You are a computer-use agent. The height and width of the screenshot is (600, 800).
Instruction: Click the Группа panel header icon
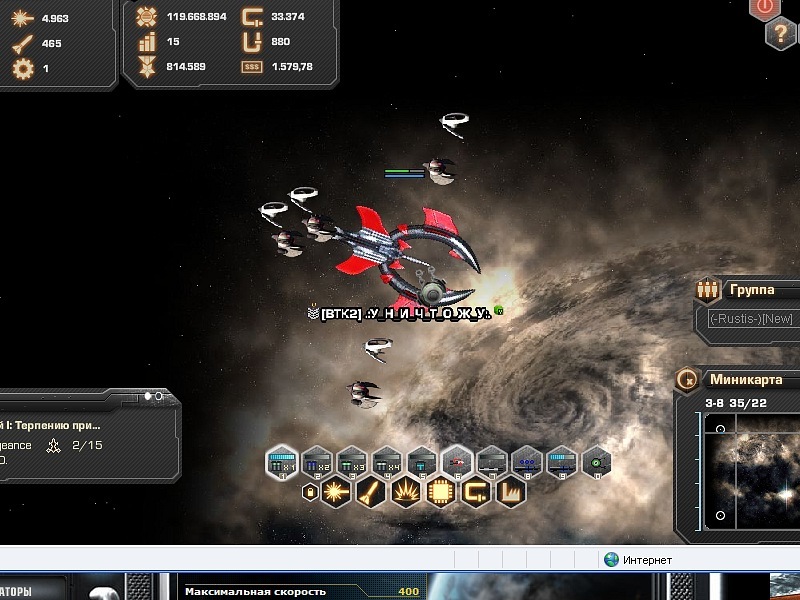click(708, 290)
